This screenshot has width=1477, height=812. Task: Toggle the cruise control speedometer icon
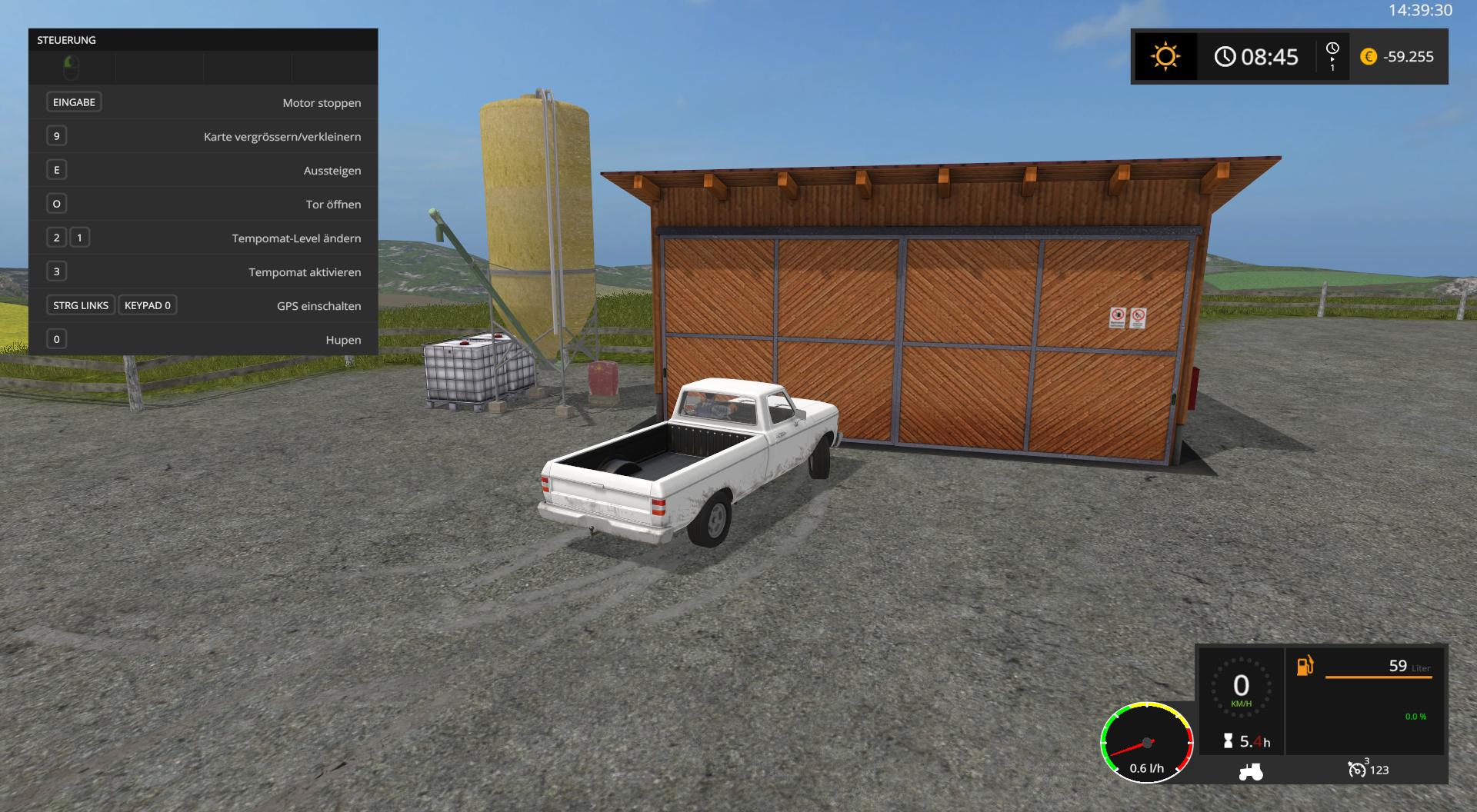[x=1357, y=769]
